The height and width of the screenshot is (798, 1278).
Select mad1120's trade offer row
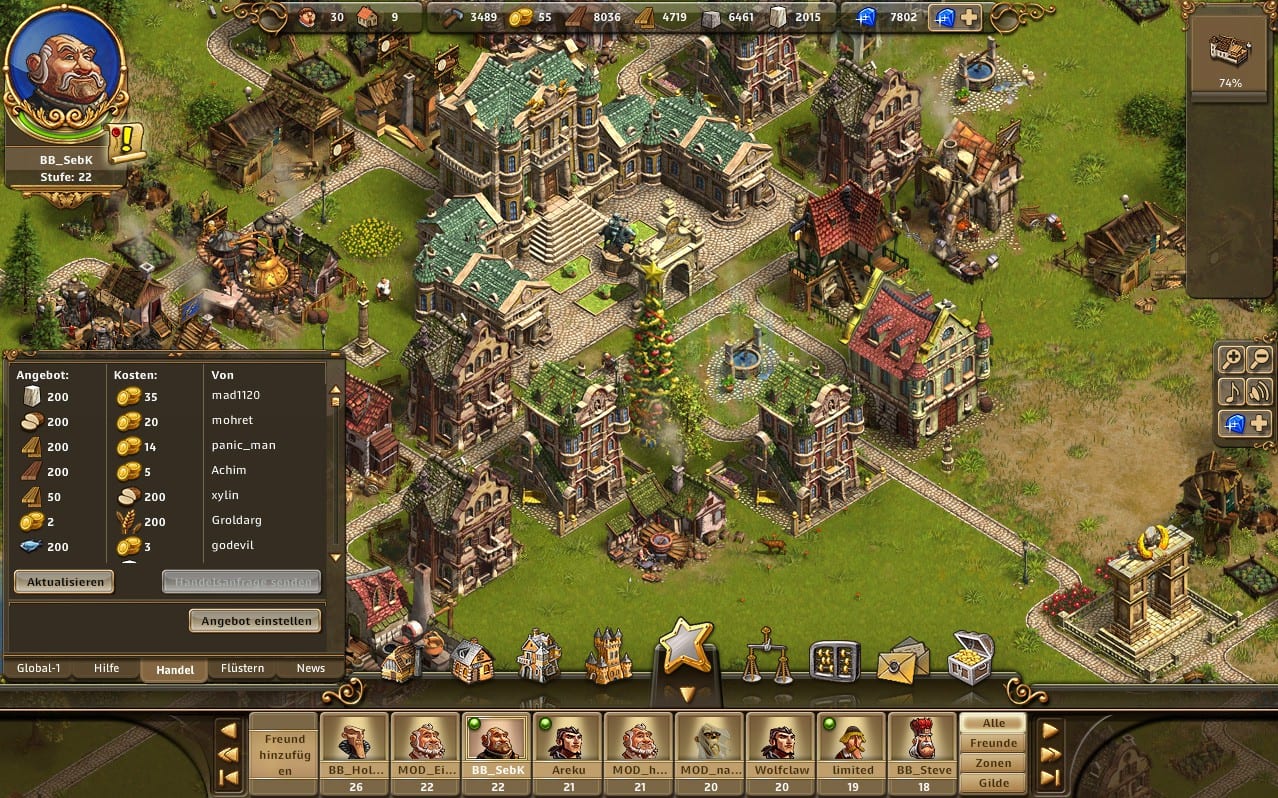click(170, 396)
